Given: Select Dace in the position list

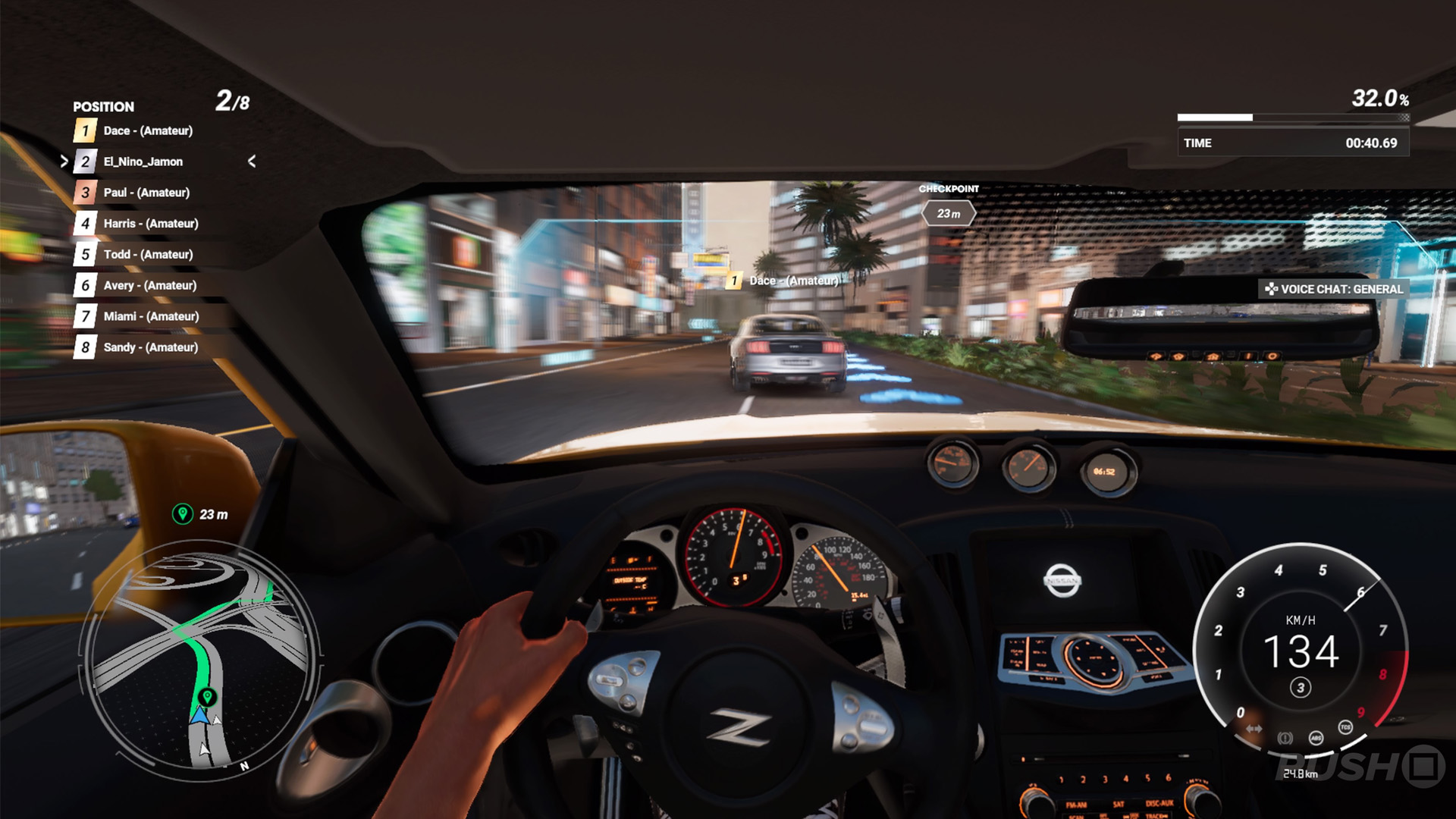Looking at the screenshot, I should click(148, 130).
